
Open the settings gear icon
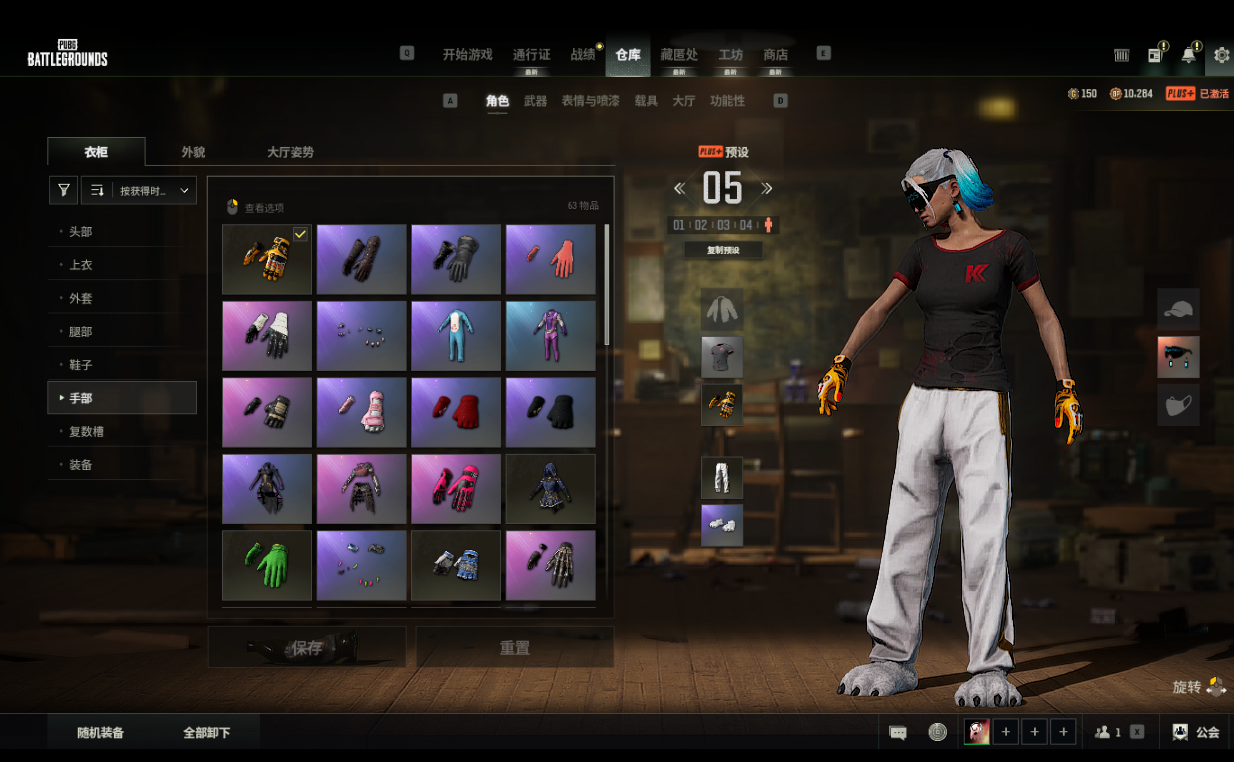pos(1221,55)
